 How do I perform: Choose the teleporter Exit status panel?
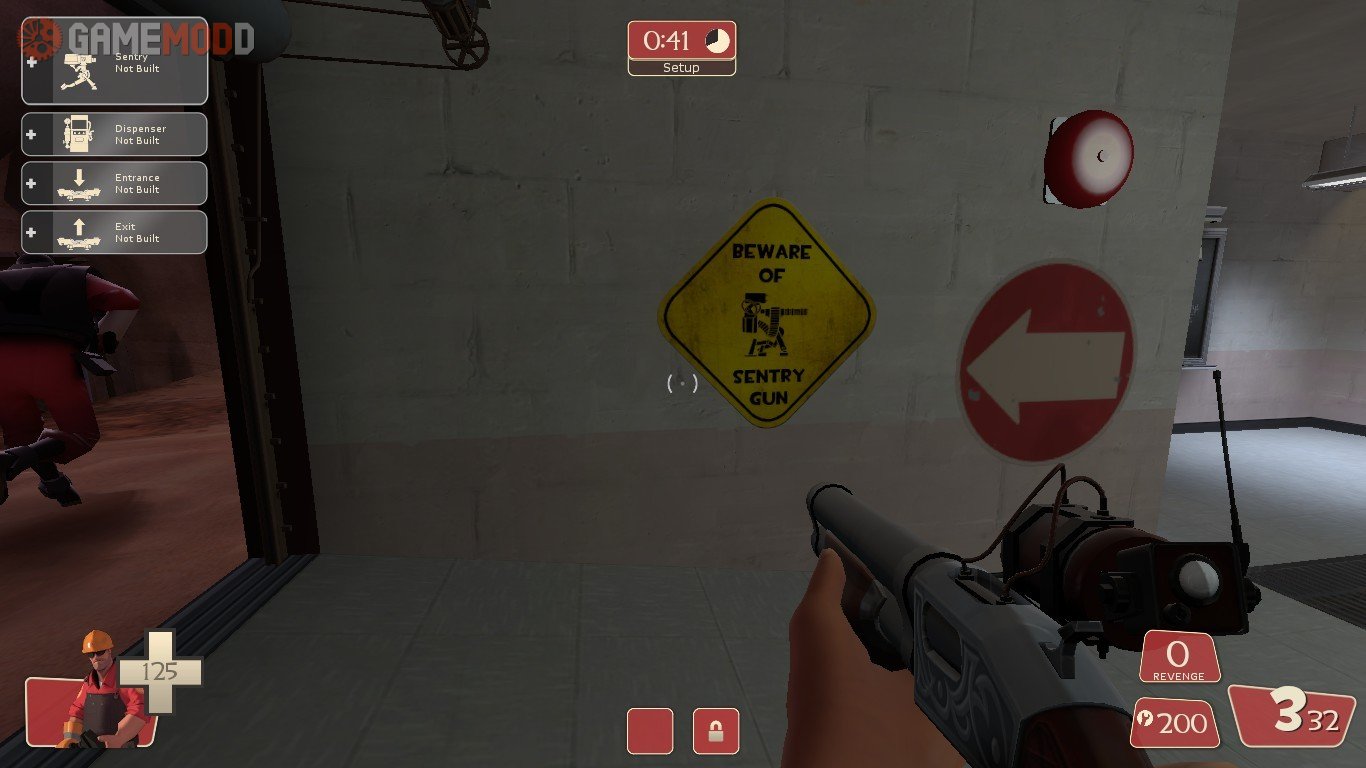tap(114, 232)
